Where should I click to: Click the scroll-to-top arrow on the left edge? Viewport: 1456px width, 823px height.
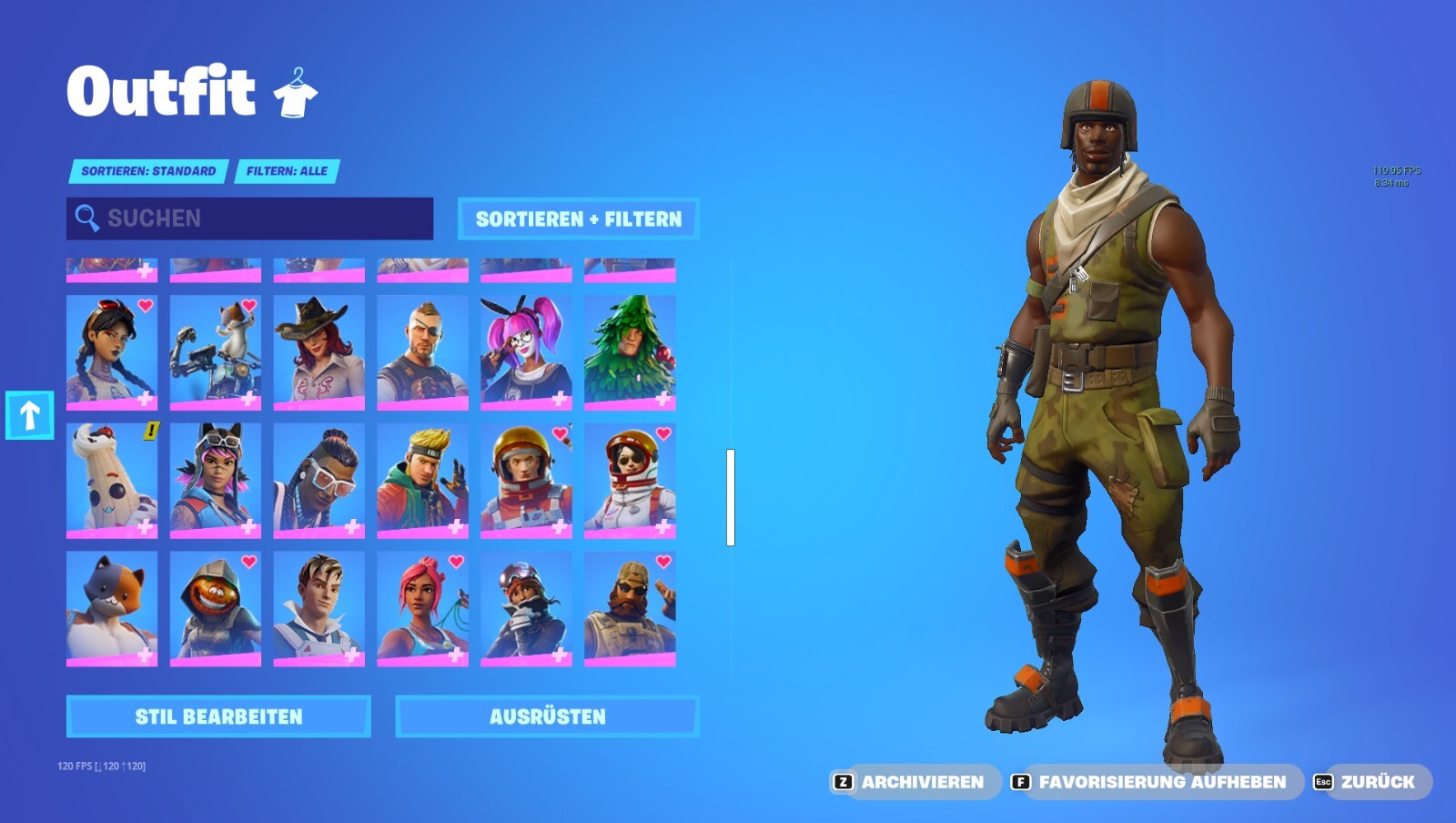pyautogui.click(x=30, y=414)
